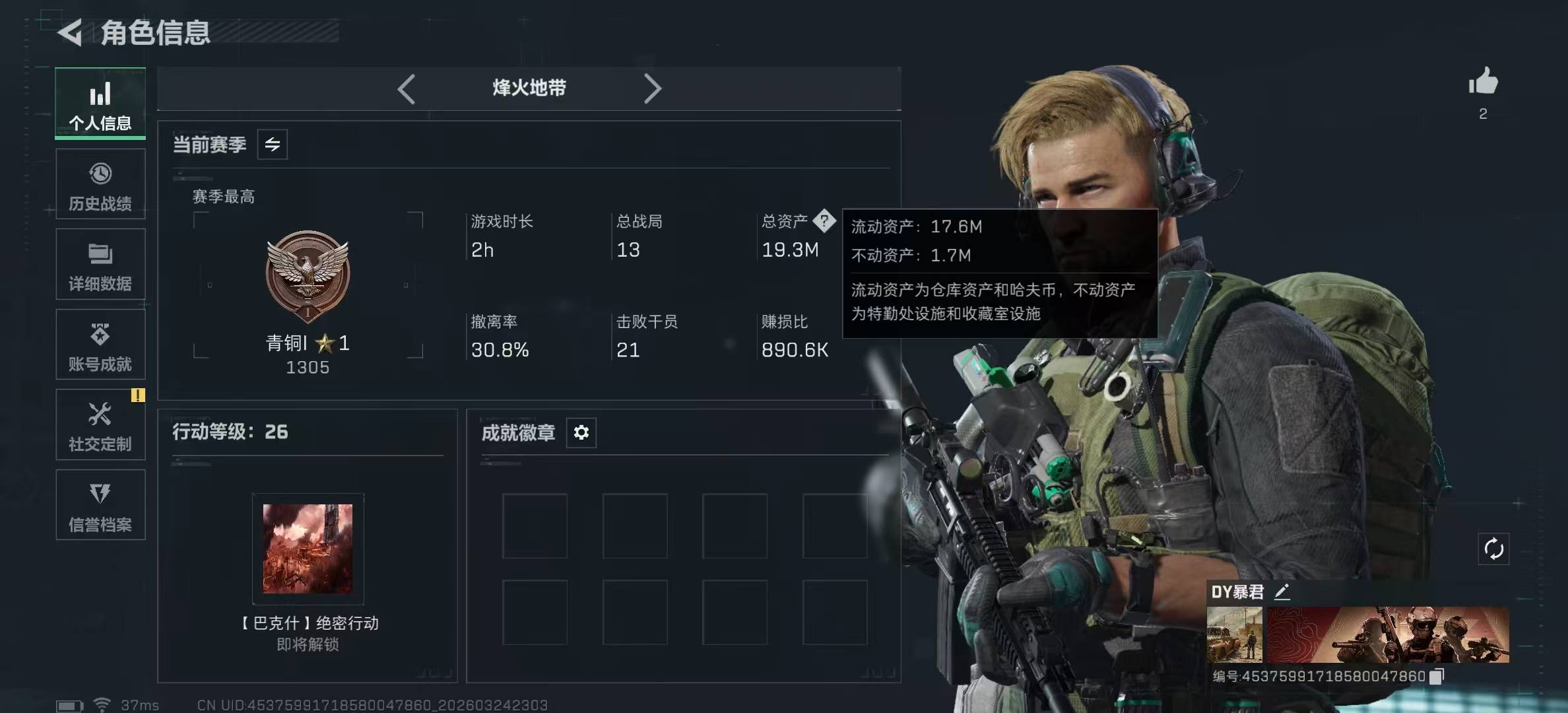The width and height of the screenshot is (1568, 713).
Task: Switch to the next game mode arrow
Action: (652, 89)
